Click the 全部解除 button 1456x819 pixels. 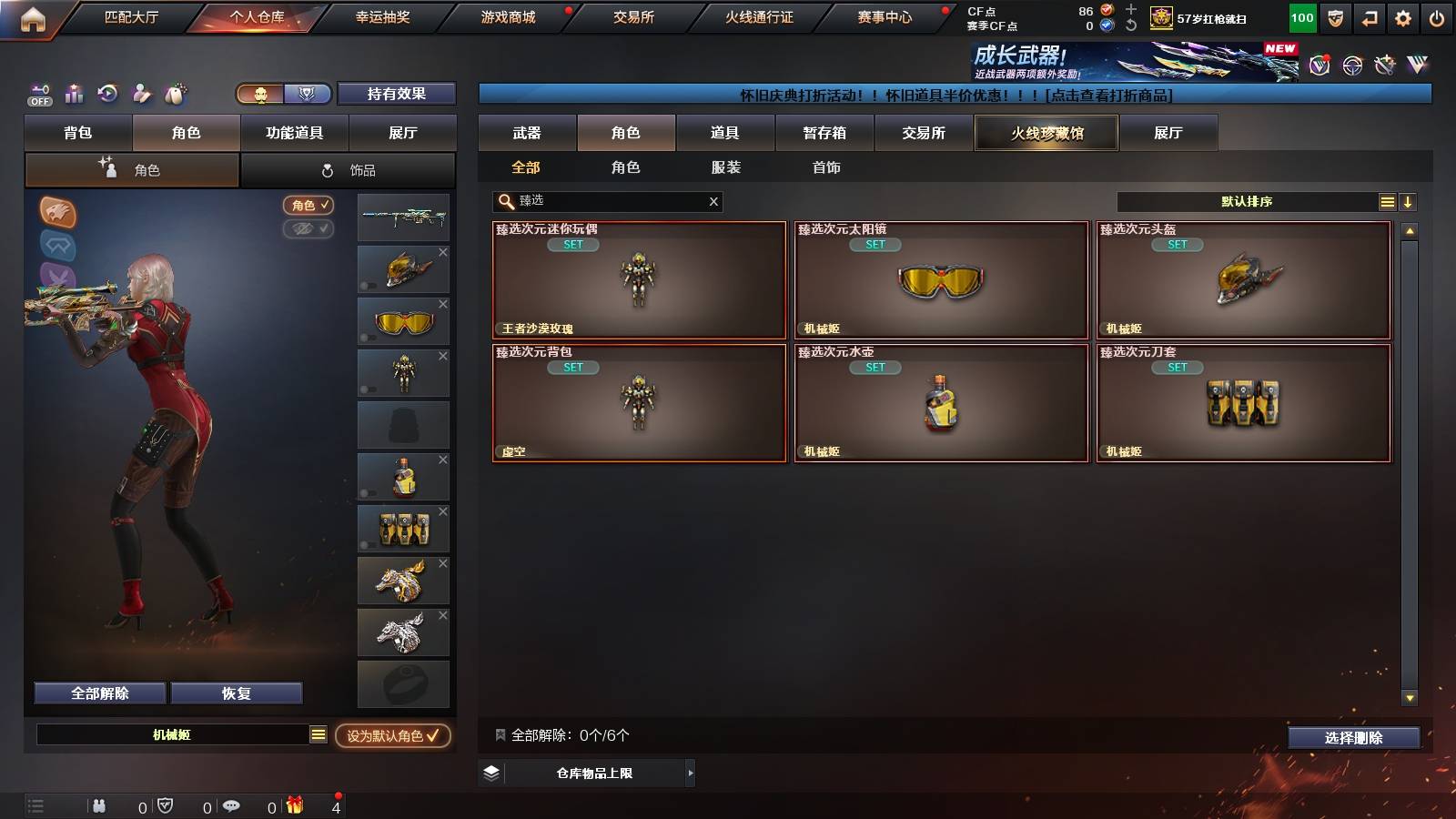coord(98,693)
